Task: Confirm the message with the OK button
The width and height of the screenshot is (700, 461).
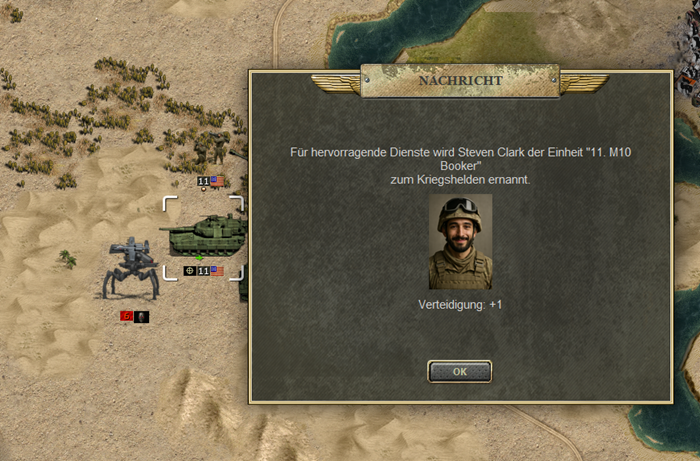Action: [459, 371]
